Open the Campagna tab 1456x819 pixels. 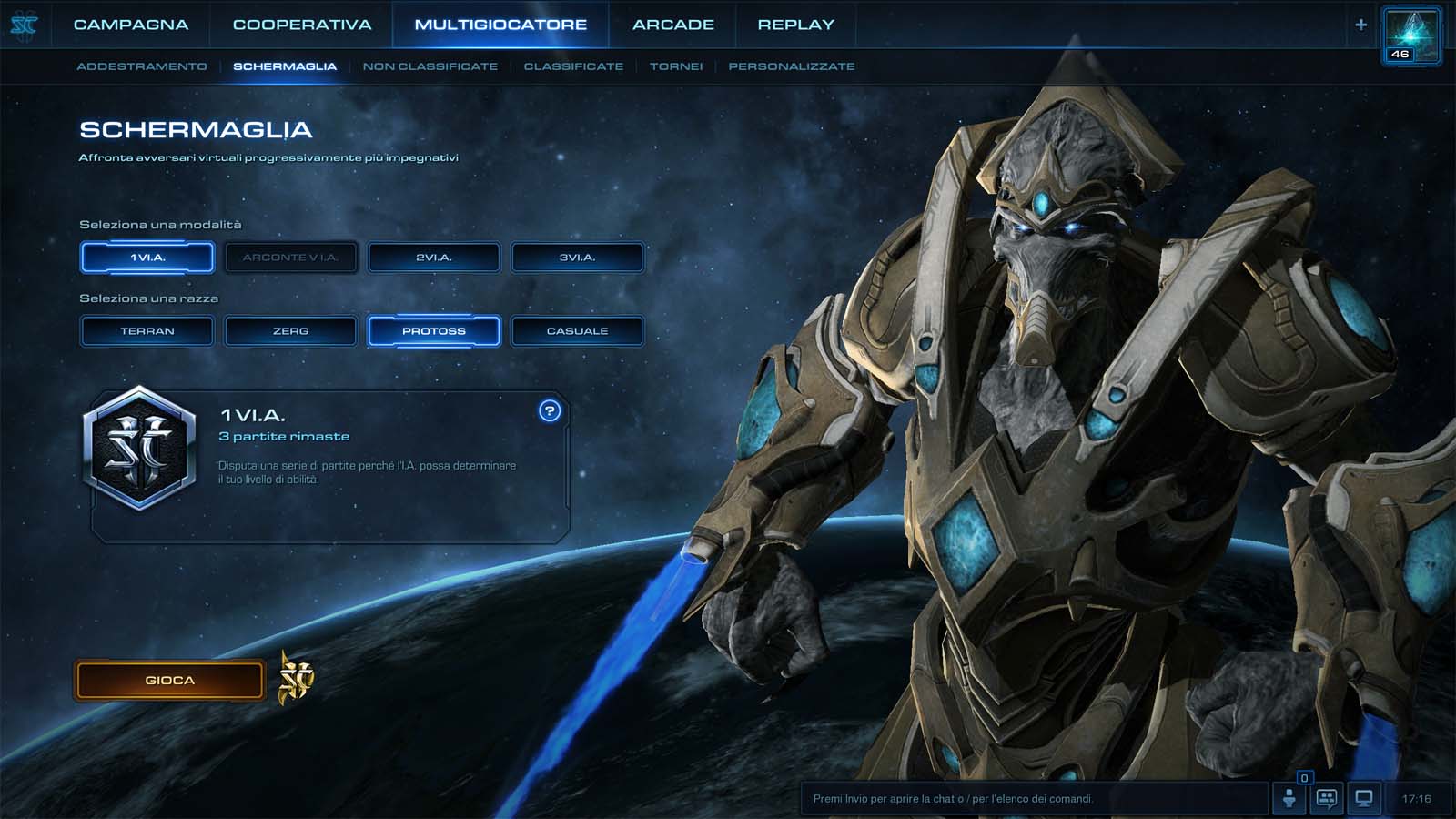click(131, 25)
